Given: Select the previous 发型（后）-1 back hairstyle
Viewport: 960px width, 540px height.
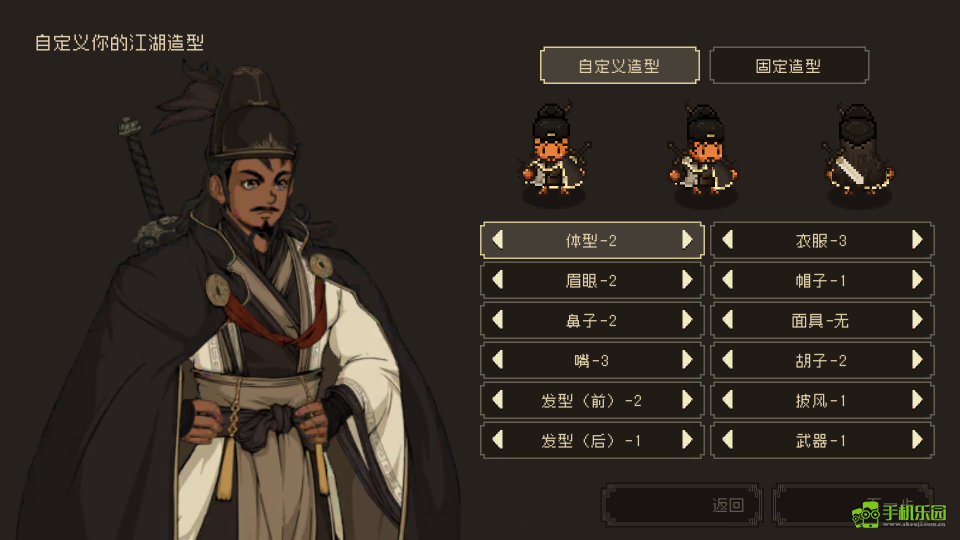Looking at the screenshot, I should (498, 440).
